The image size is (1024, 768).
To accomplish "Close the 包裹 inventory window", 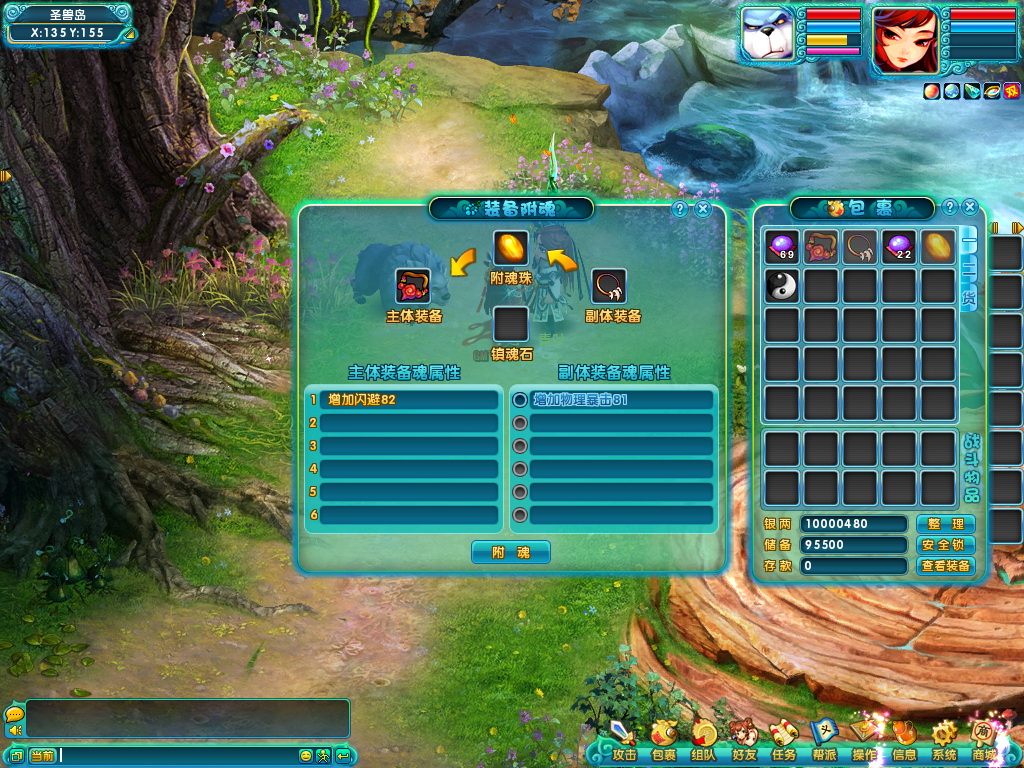I will pos(970,208).
